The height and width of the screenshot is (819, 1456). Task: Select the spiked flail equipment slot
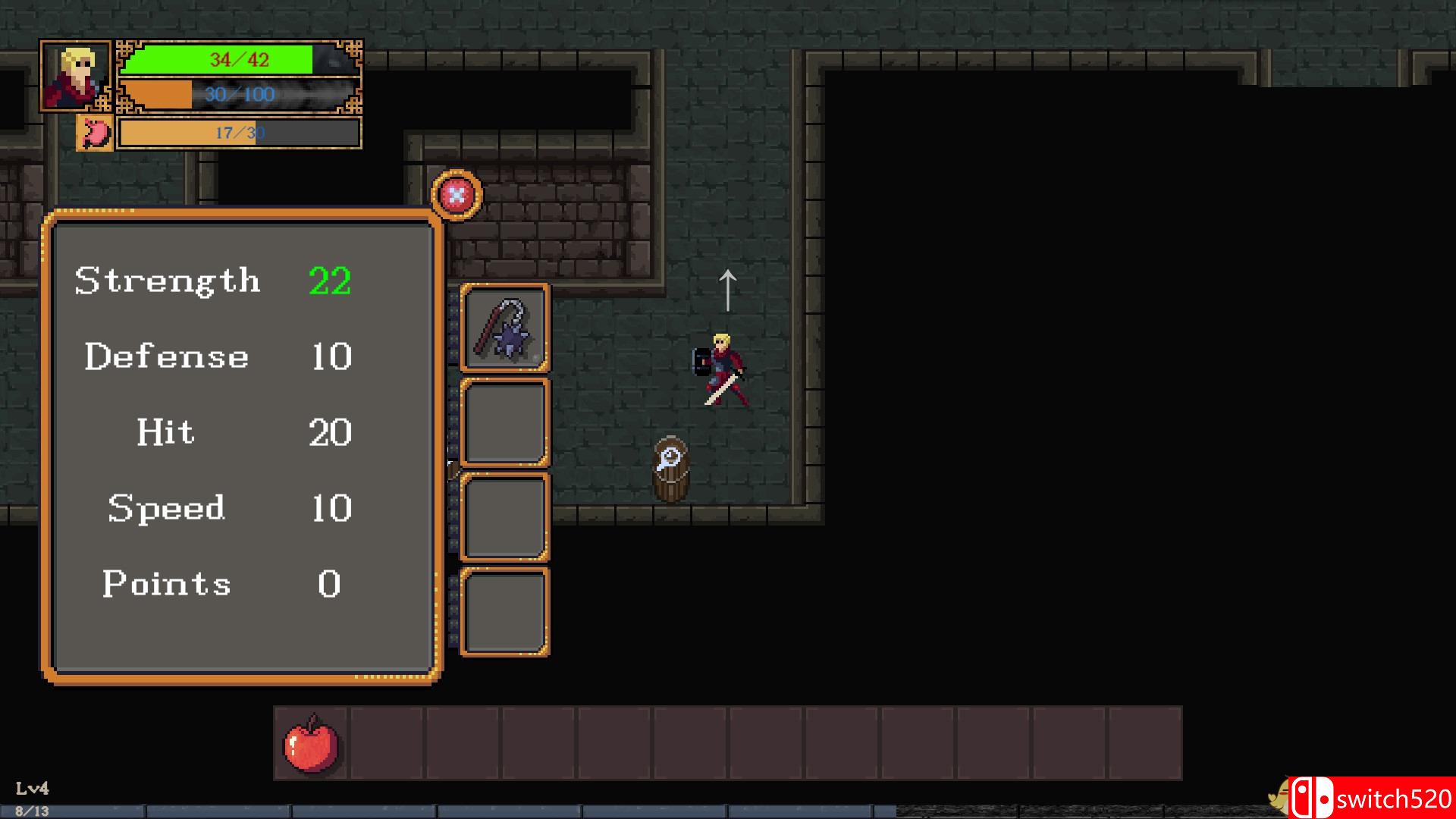[505, 328]
